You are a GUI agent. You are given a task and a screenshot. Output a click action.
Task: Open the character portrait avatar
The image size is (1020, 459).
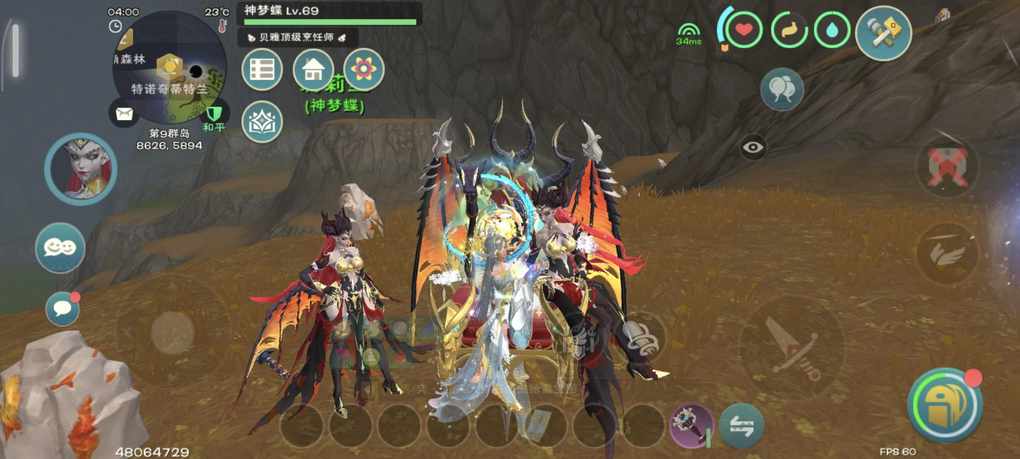pyautogui.click(x=80, y=169)
